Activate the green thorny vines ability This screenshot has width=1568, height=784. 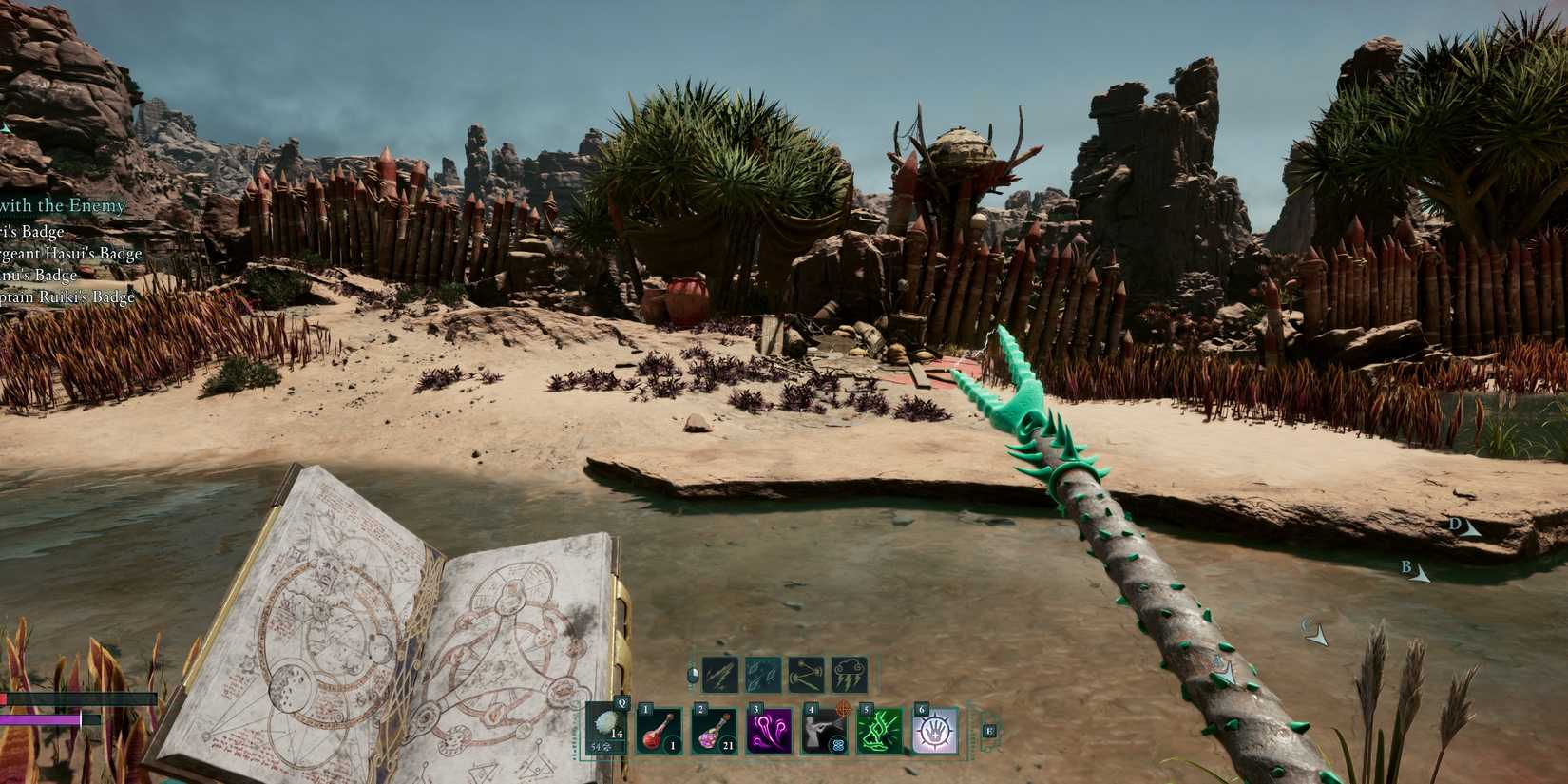click(x=879, y=732)
